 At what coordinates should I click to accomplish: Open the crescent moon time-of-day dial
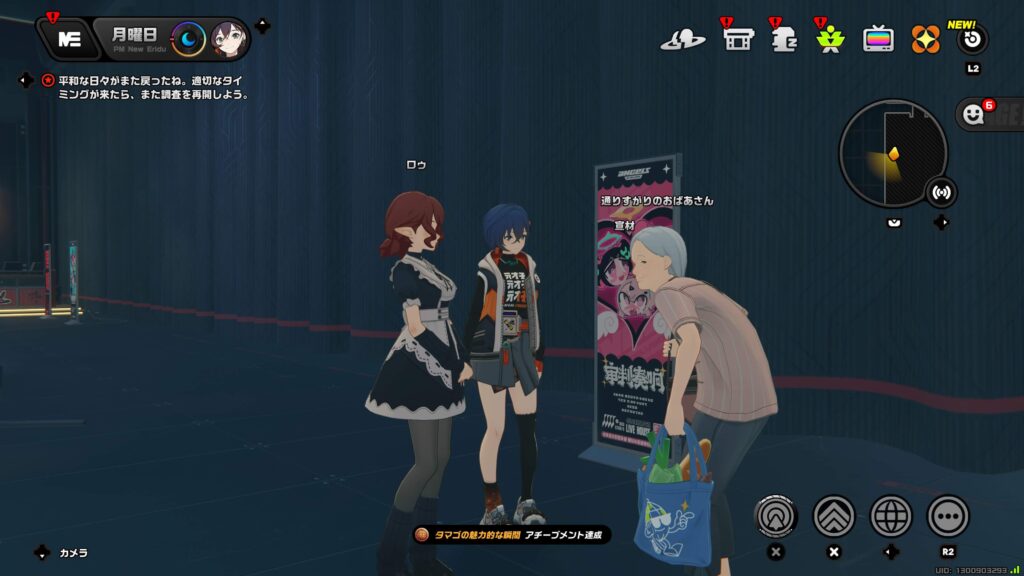188,39
